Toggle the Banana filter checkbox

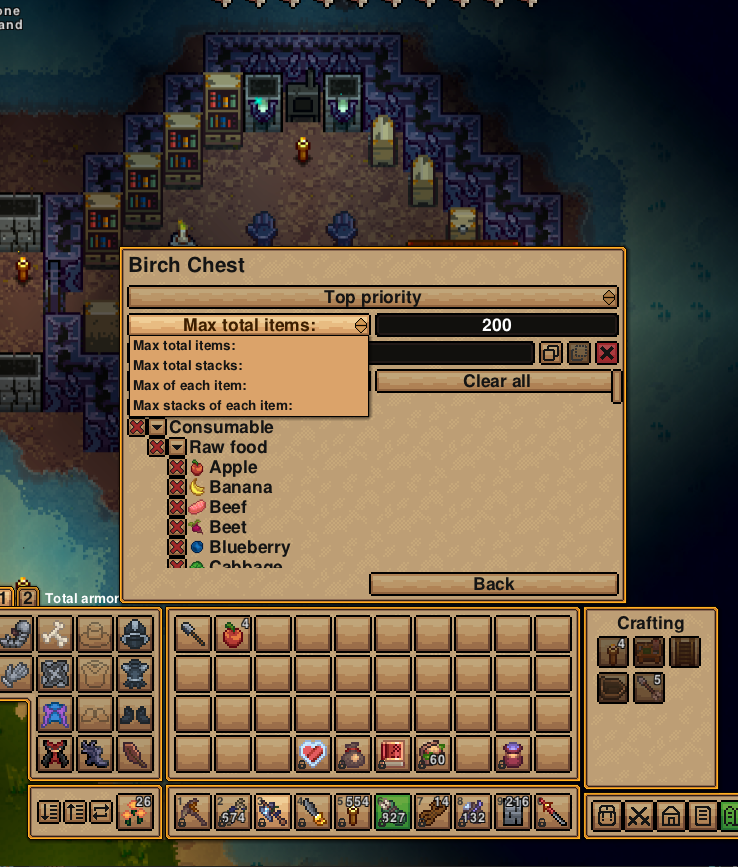click(177, 487)
